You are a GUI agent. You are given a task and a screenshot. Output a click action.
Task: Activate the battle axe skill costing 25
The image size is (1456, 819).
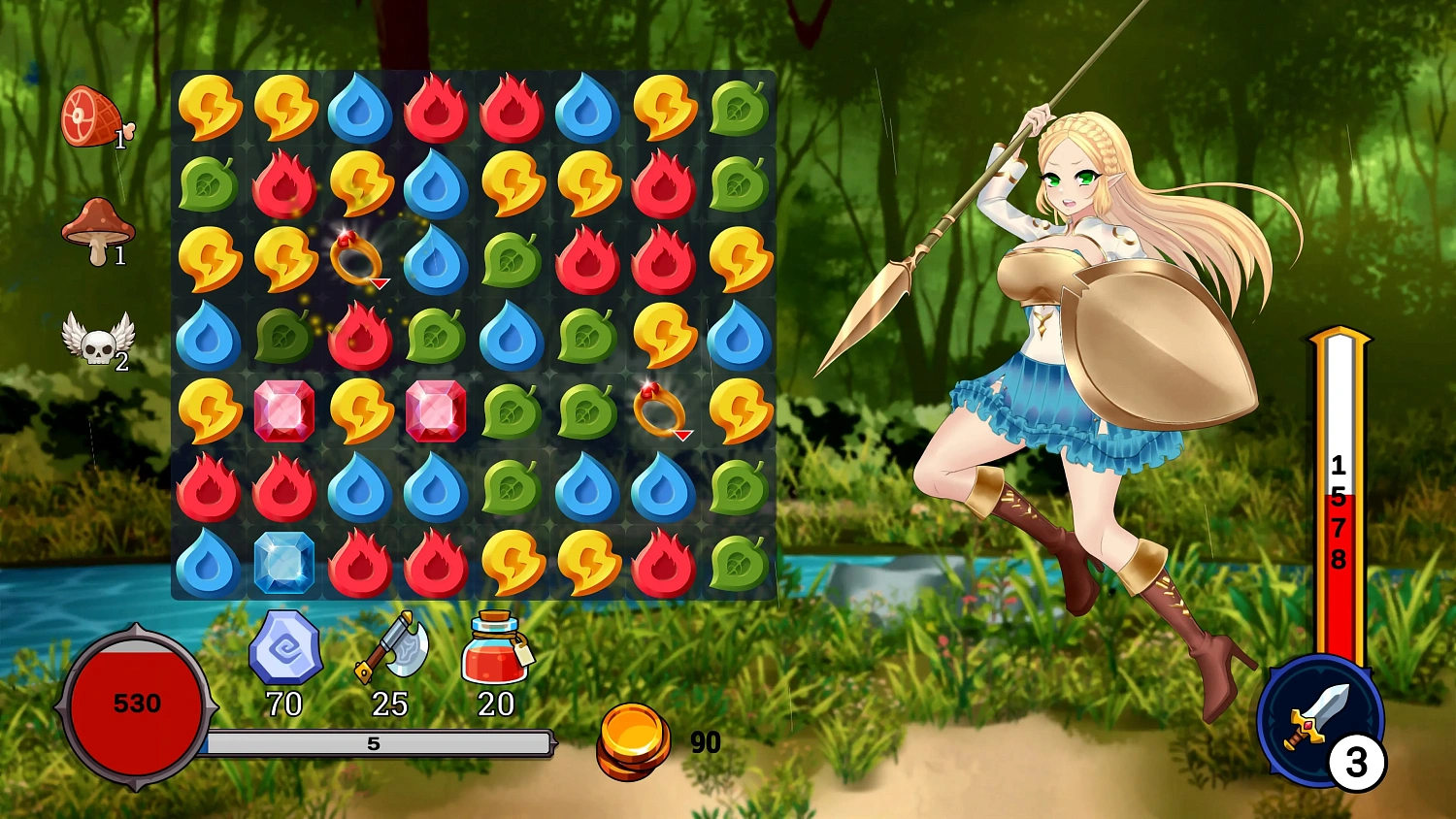pyautogui.click(x=390, y=646)
